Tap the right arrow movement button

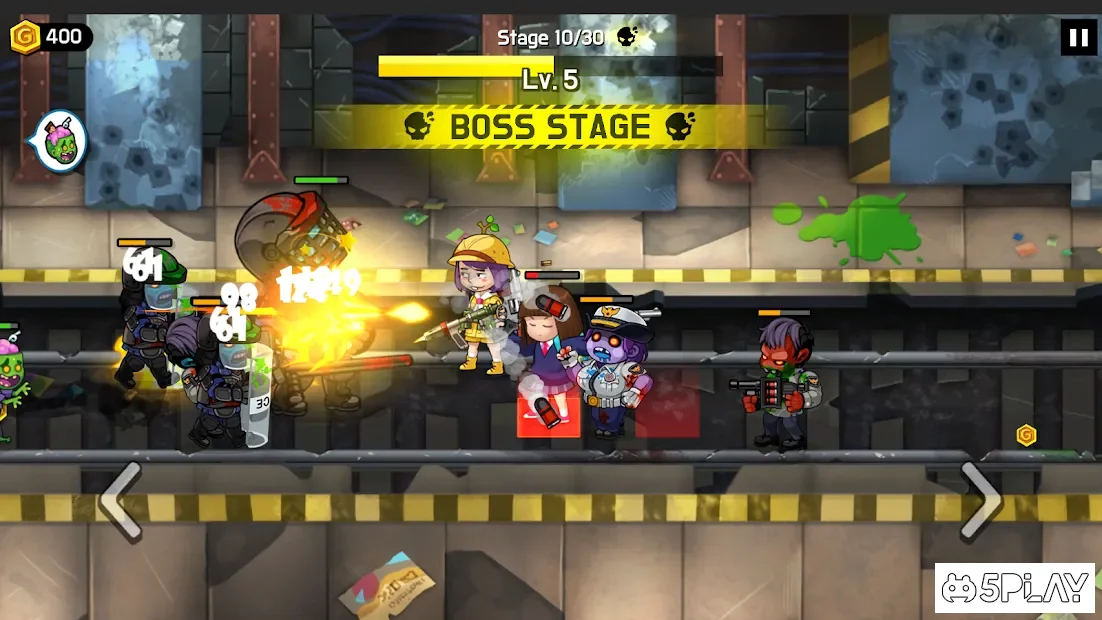pyautogui.click(x=979, y=500)
